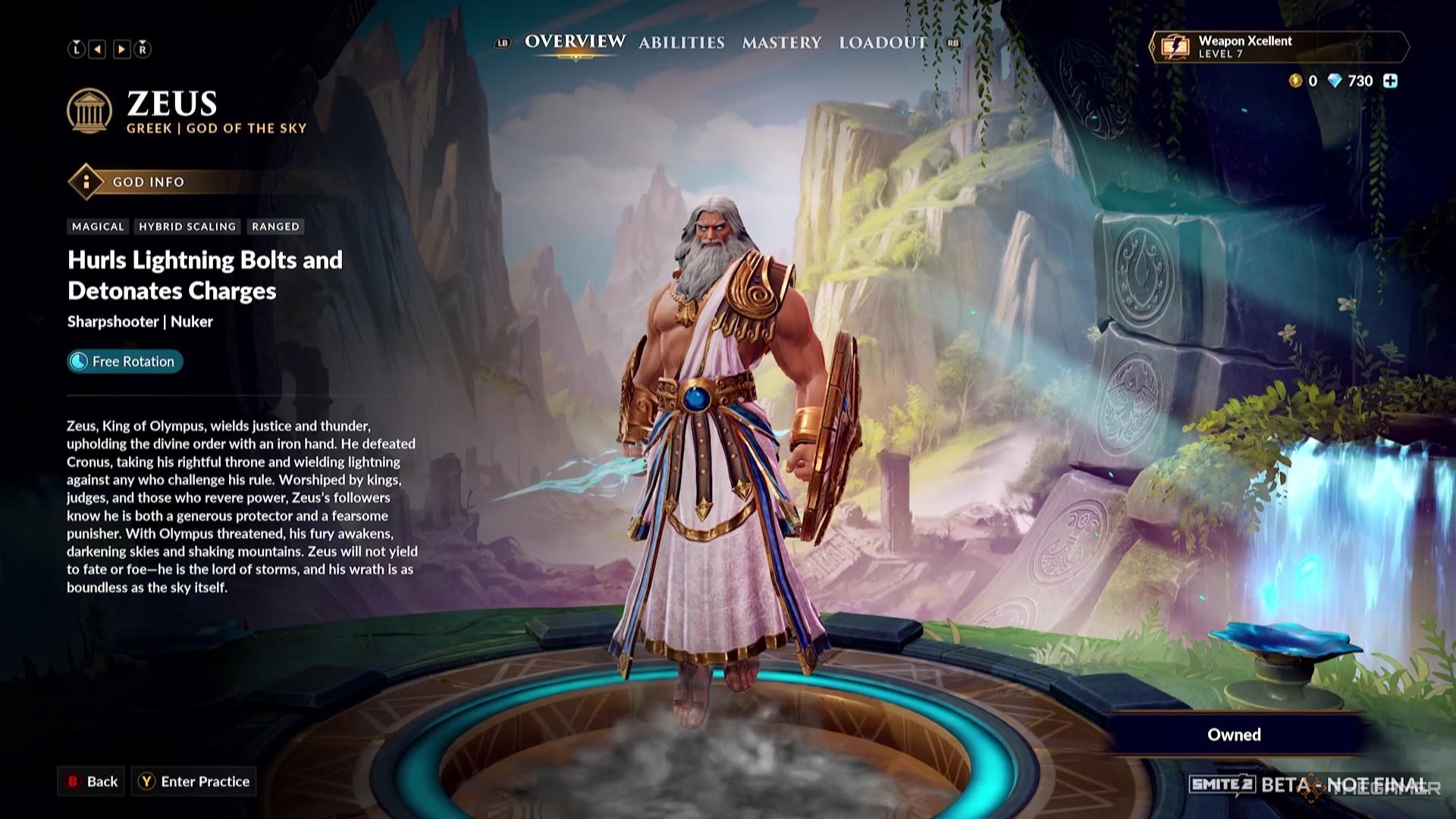Click the RB bumper icon beside Loadout
The width and height of the screenshot is (1456, 819).
coord(952,44)
